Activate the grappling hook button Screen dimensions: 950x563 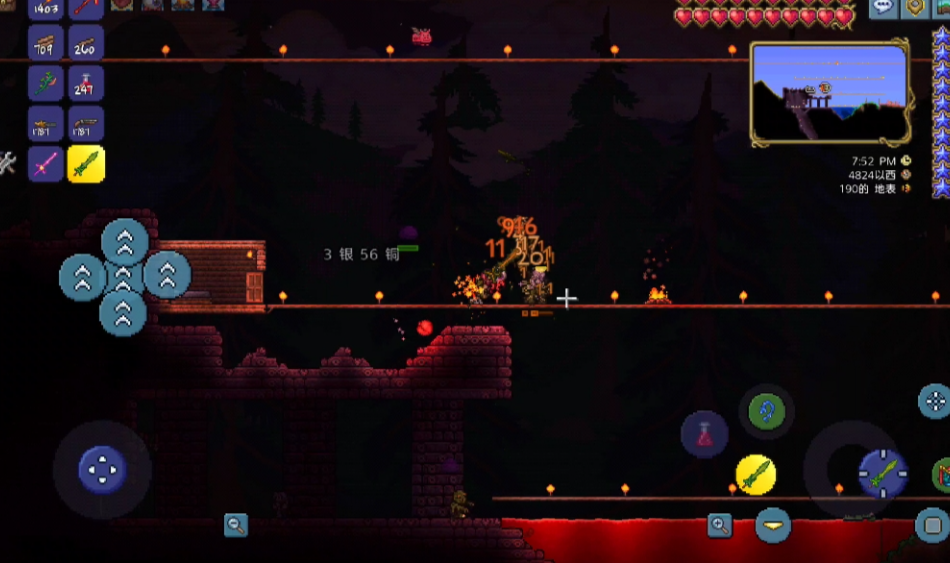[767, 411]
